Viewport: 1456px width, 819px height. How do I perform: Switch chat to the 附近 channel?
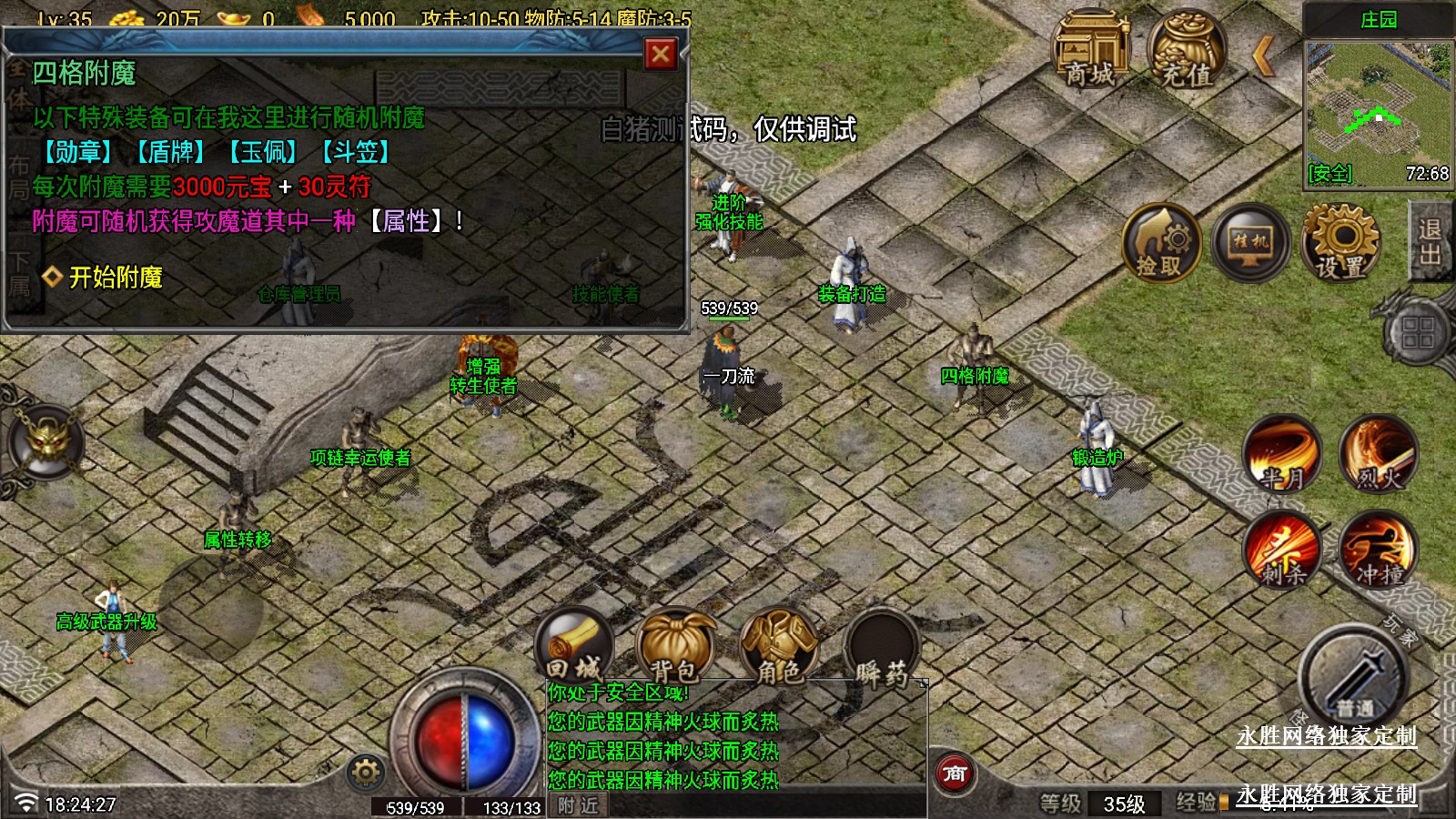[x=579, y=805]
